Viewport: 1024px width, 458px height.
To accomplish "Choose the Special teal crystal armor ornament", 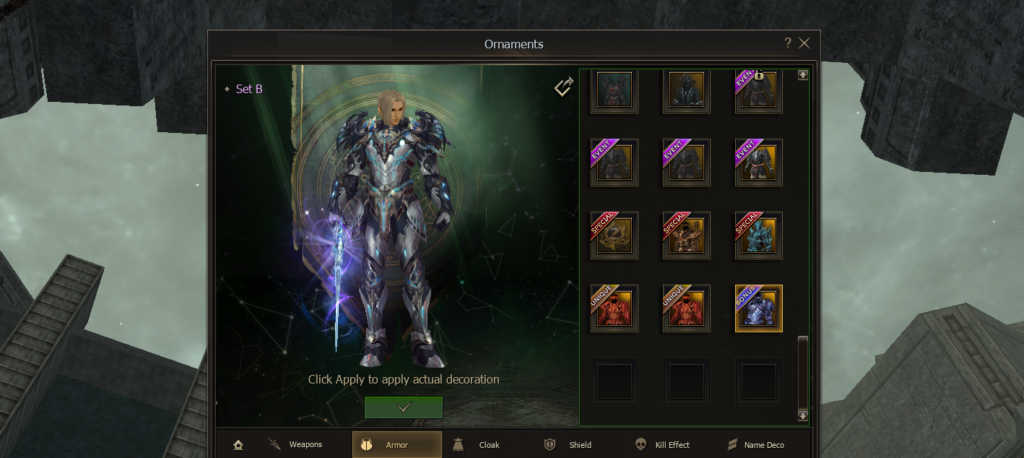I will 759,235.
